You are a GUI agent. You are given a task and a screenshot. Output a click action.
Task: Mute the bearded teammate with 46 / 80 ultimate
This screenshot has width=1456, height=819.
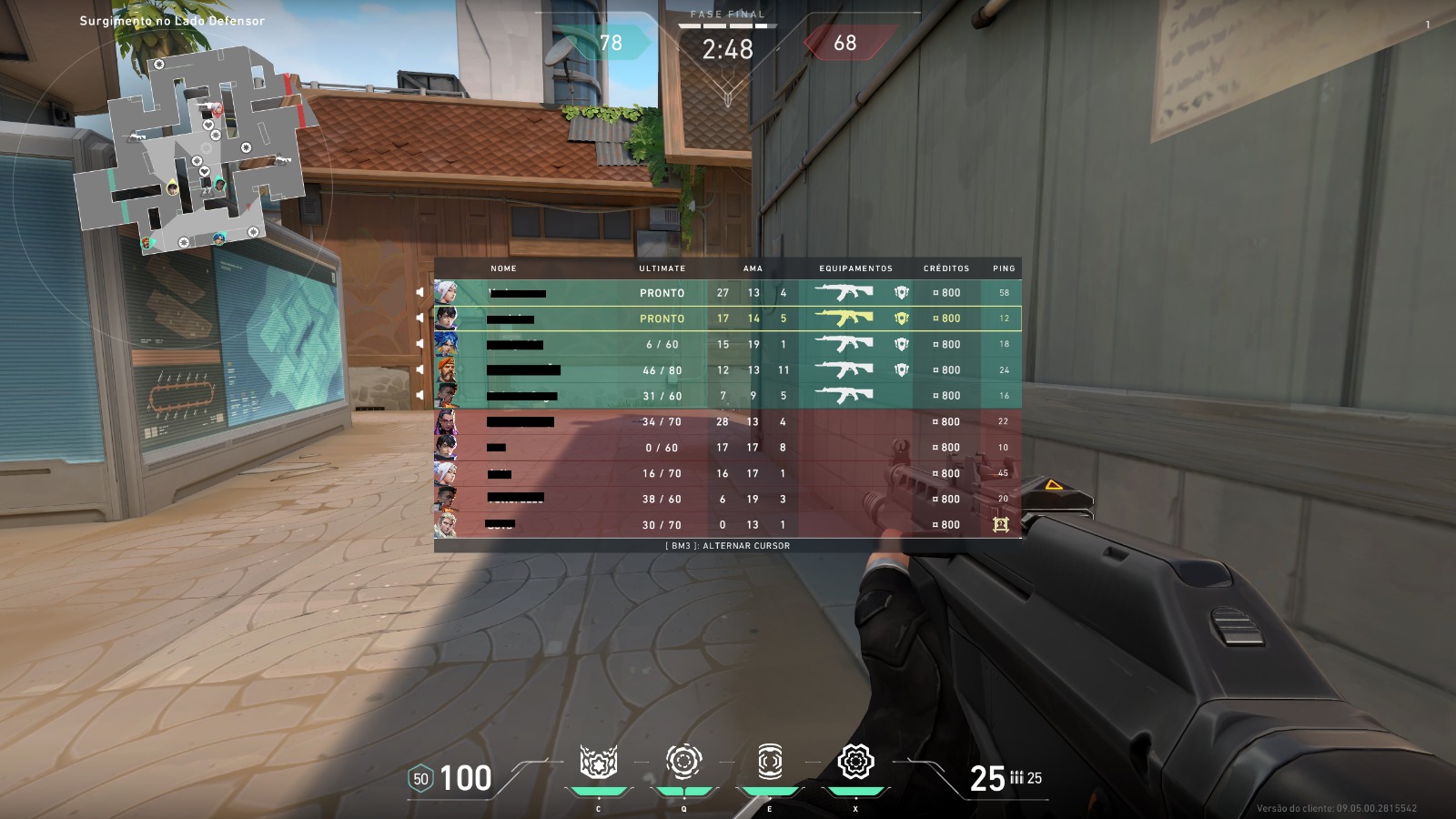[420, 370]
